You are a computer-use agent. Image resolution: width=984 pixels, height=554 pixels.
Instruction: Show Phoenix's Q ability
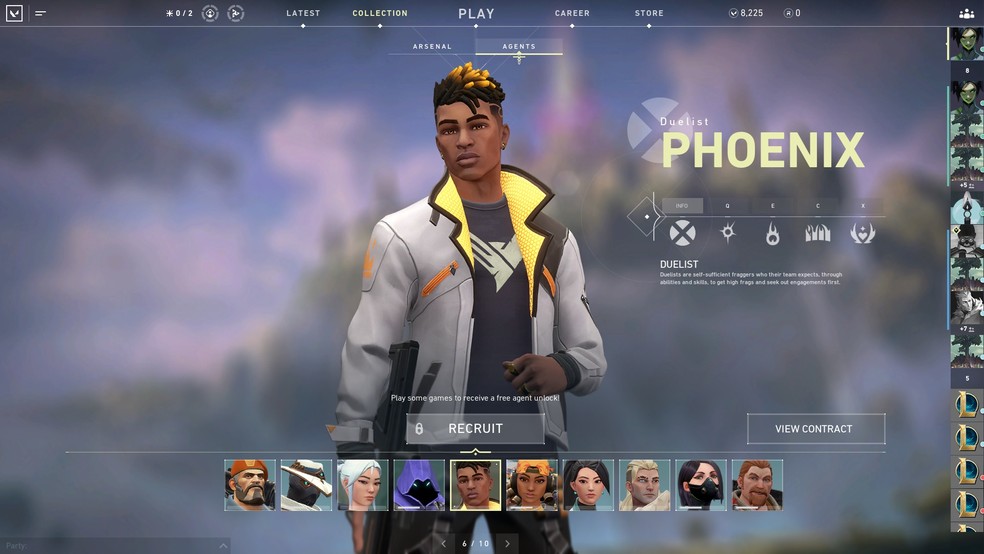click(727, 233)
